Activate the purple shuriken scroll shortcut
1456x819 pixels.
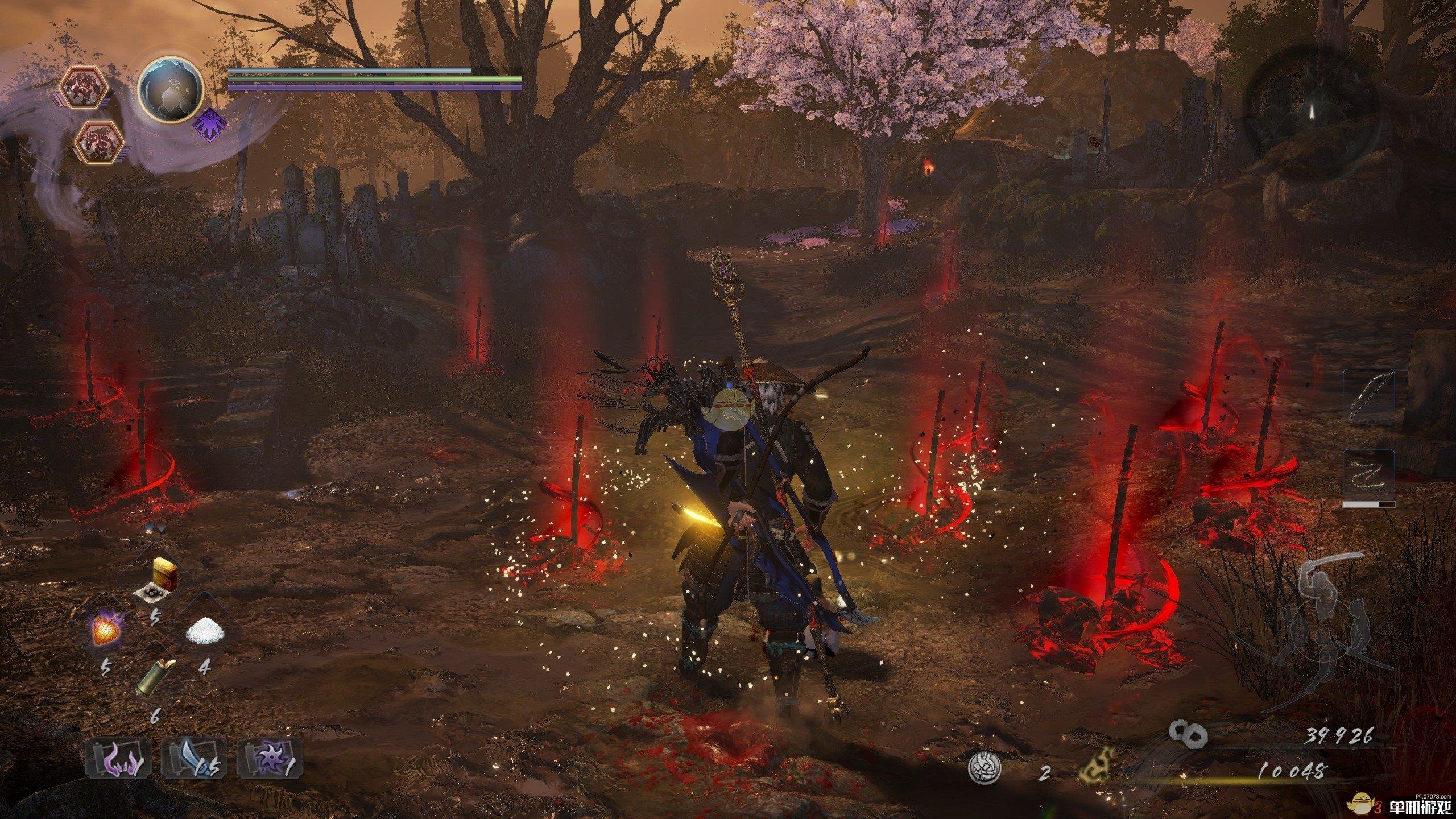[x=270, y=758]
